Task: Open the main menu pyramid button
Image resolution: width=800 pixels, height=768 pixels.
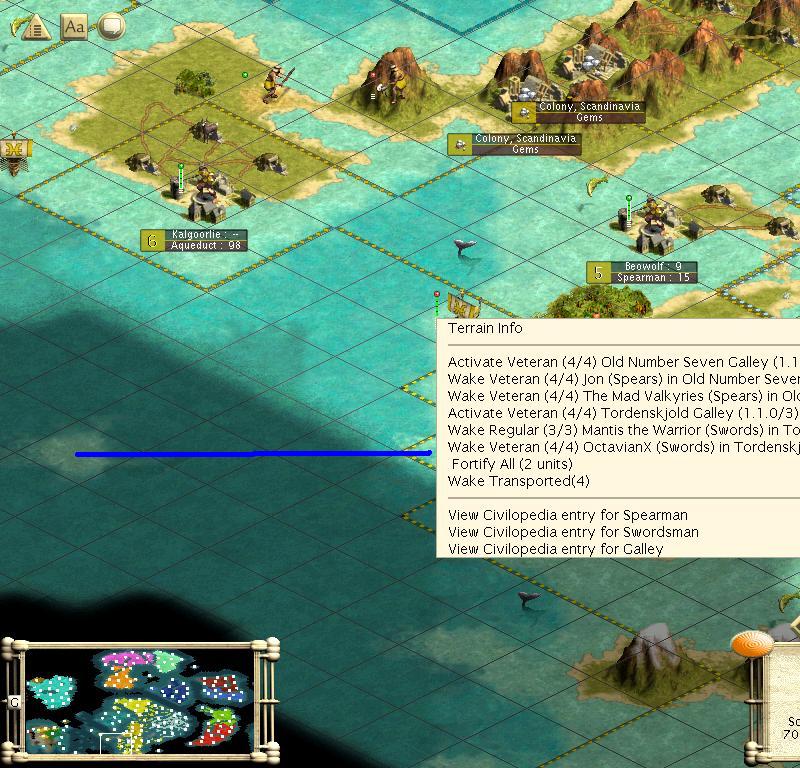Action: pos(37,26)
